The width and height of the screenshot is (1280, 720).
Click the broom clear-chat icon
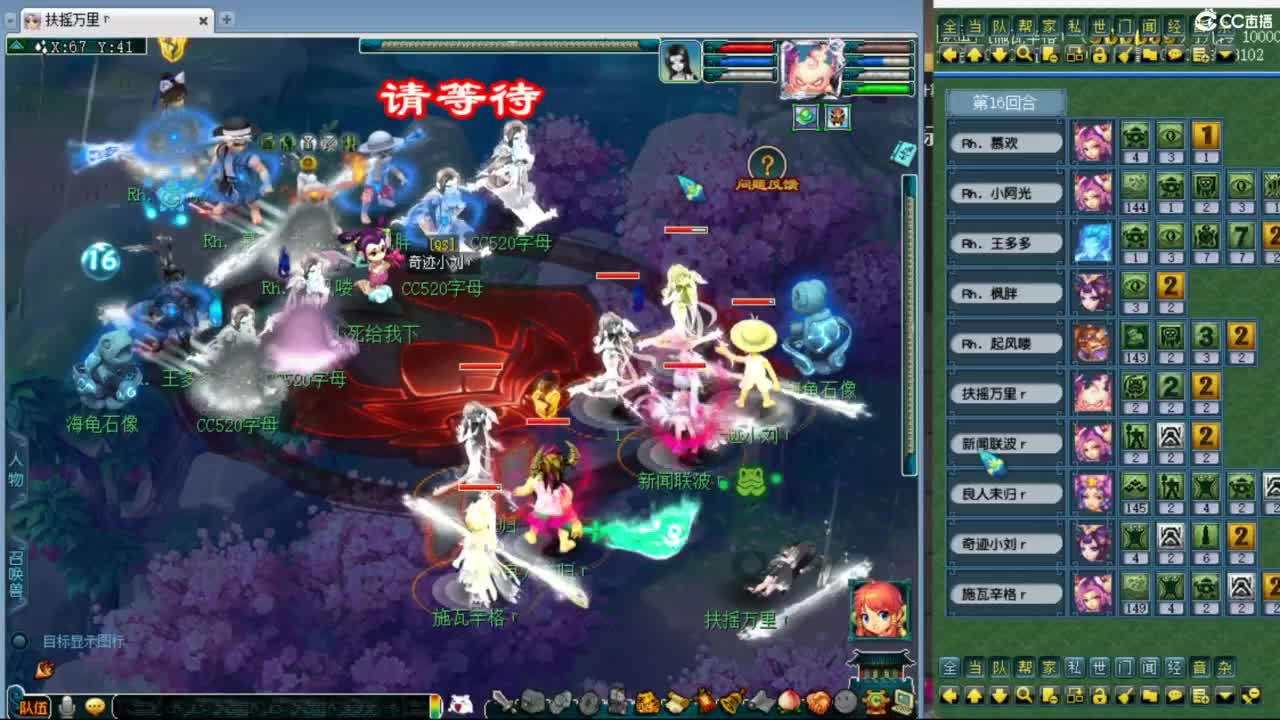point(1125,696)
